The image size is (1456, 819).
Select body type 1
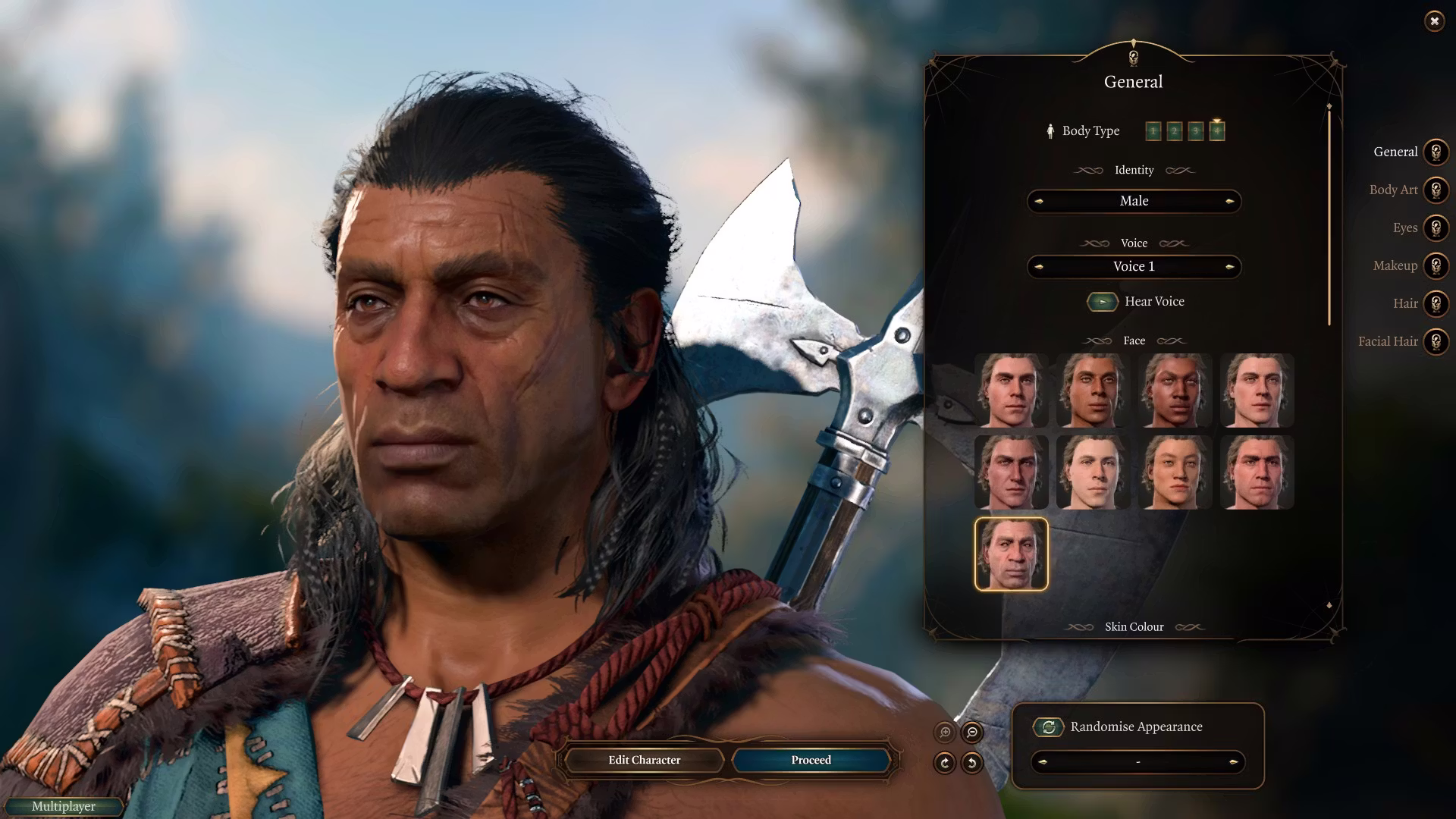tap(1153, 131)
